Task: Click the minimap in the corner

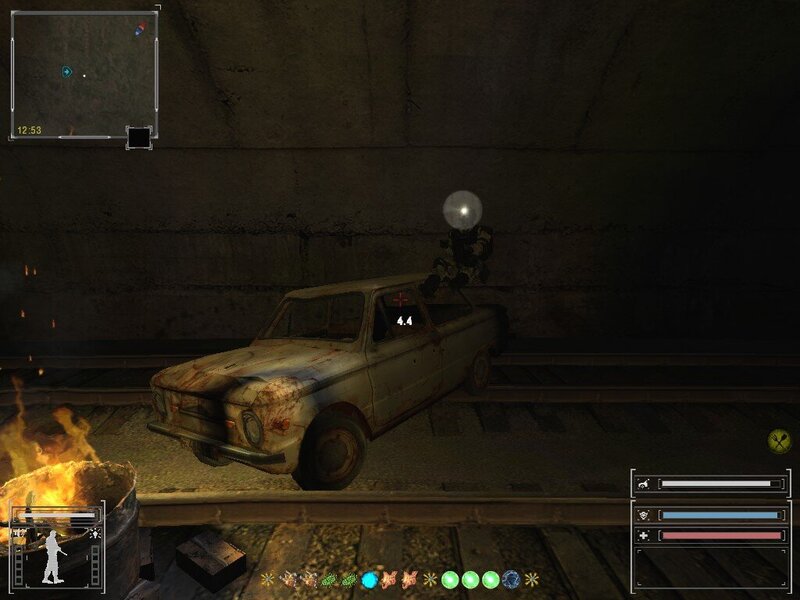Action: [x=84, y=74]
